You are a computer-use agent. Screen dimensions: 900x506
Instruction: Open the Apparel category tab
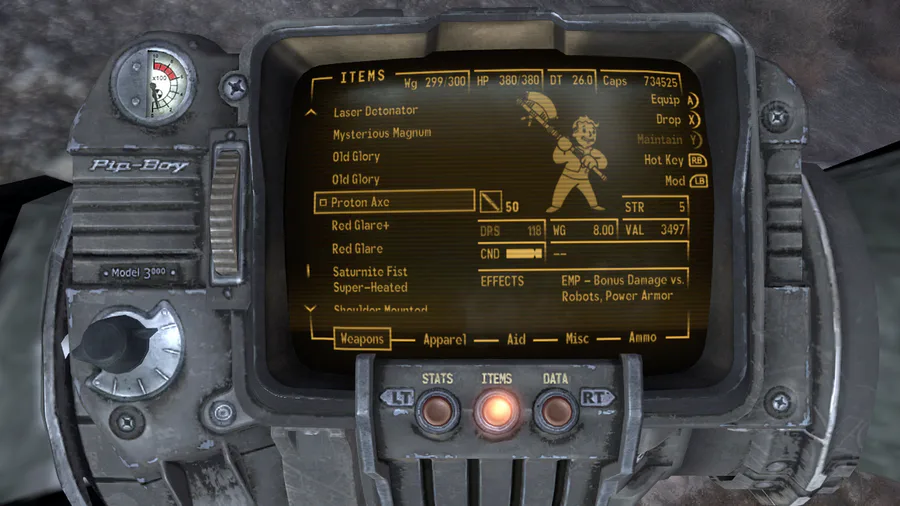(444, 339)
